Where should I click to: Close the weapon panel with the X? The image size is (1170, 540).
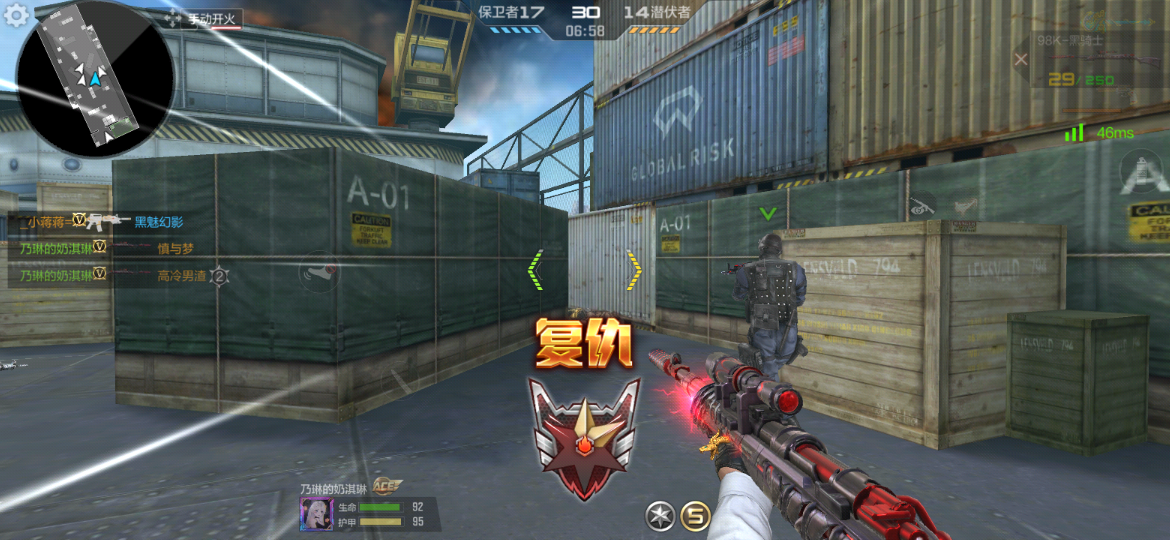(x=1020, y=59)
